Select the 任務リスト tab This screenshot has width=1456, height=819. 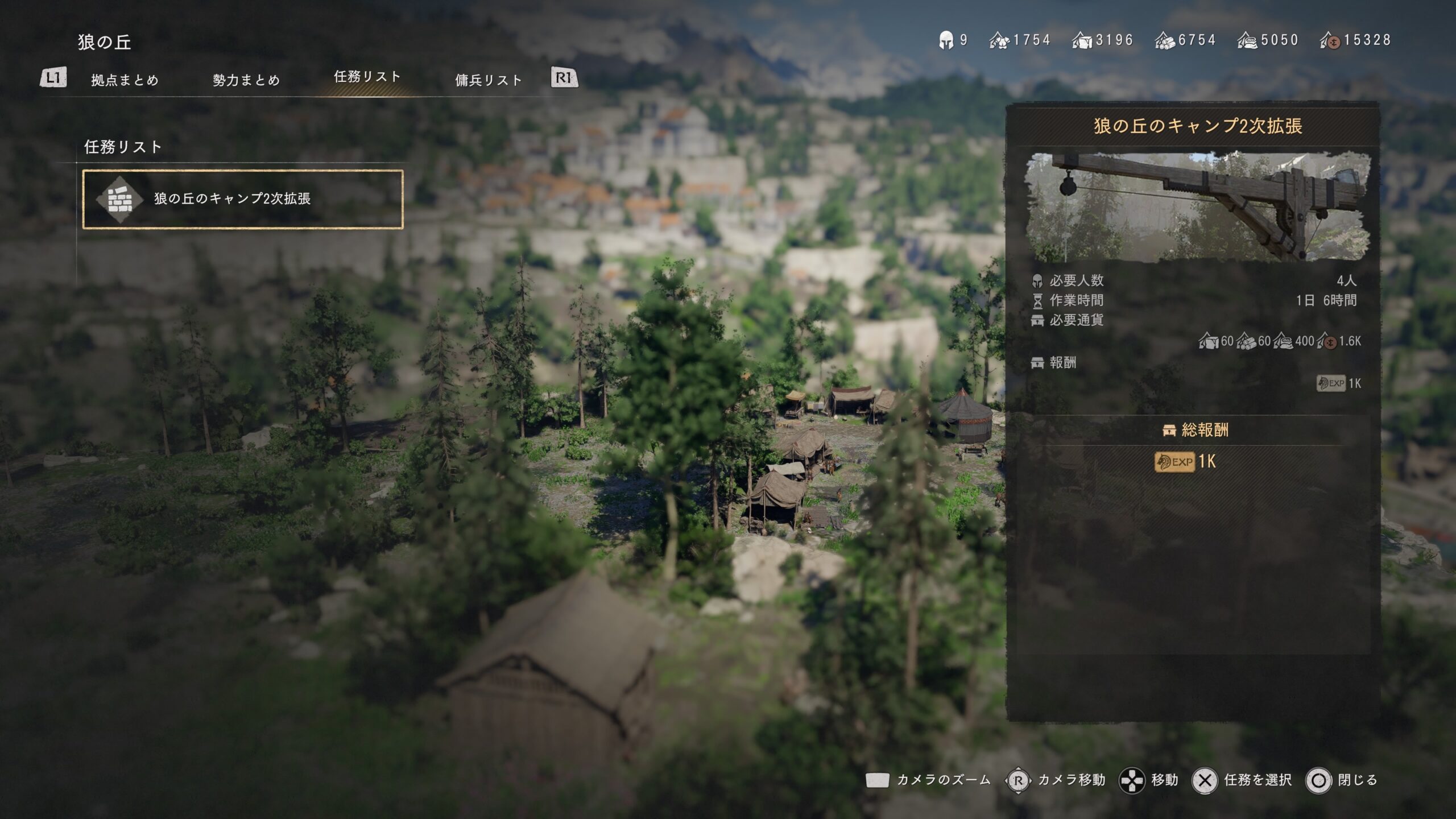pos(367,77)
